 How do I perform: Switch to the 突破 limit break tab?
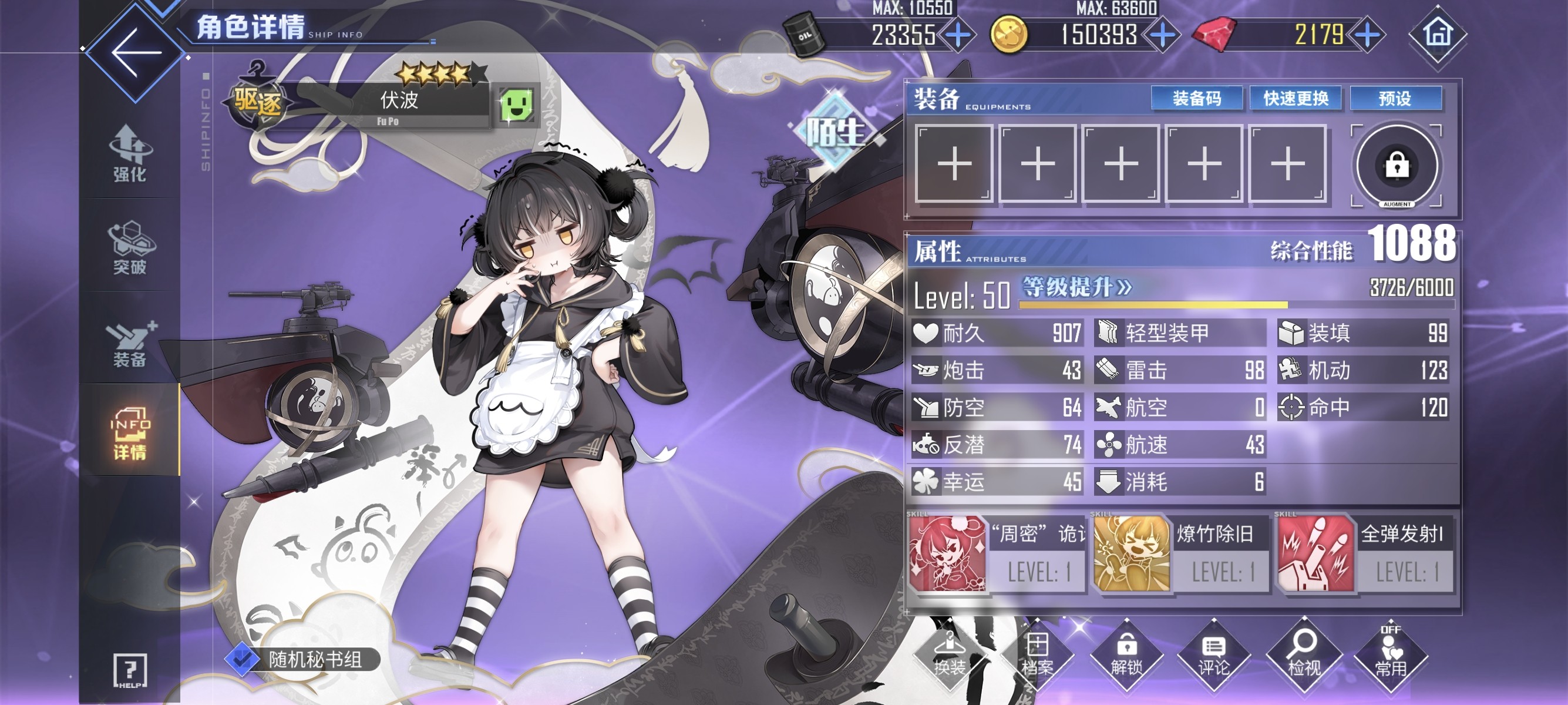tap(130, 247)
